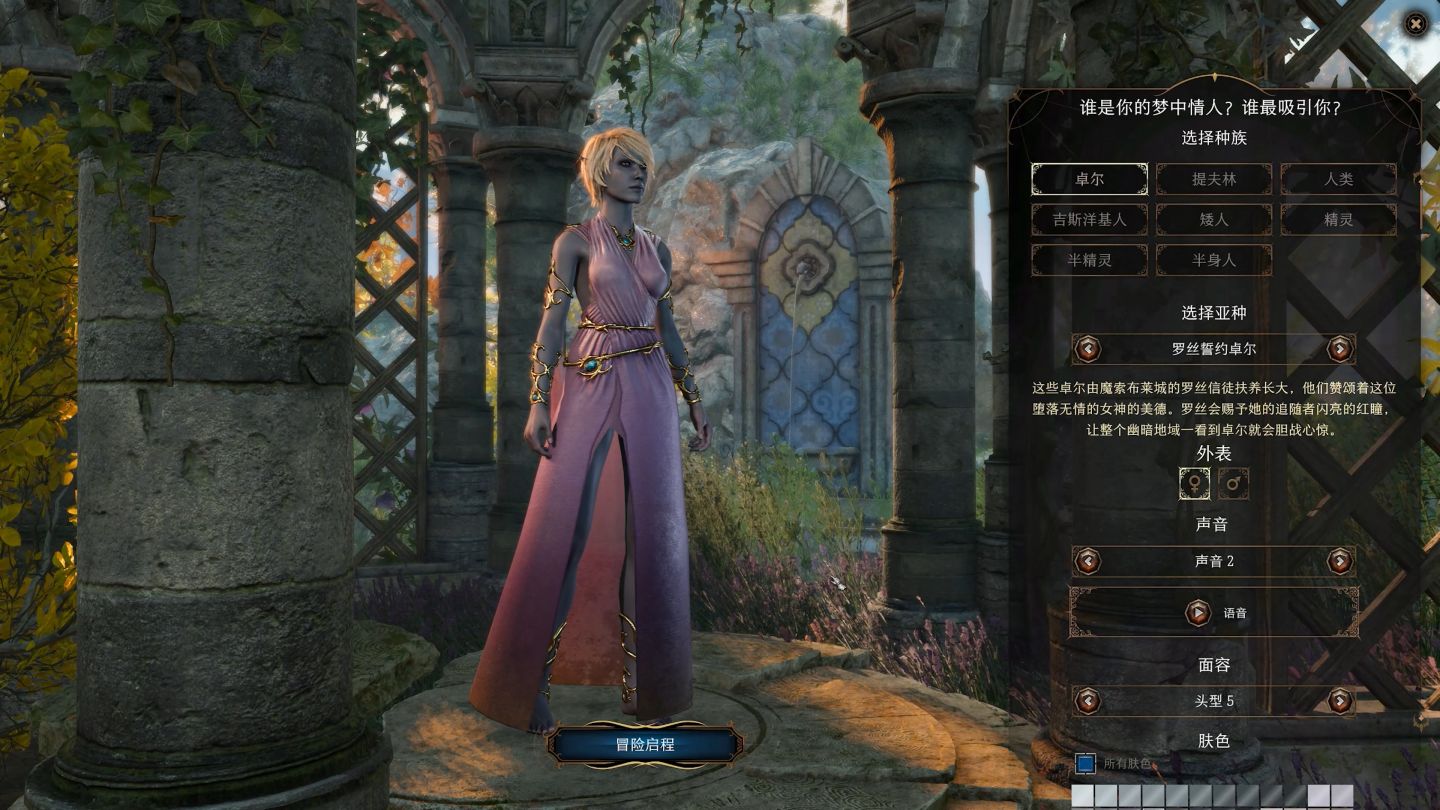Select the 卓尔 race option
The height and width of the screenshot is (810, 1440).
click(x=1089, y=179)
